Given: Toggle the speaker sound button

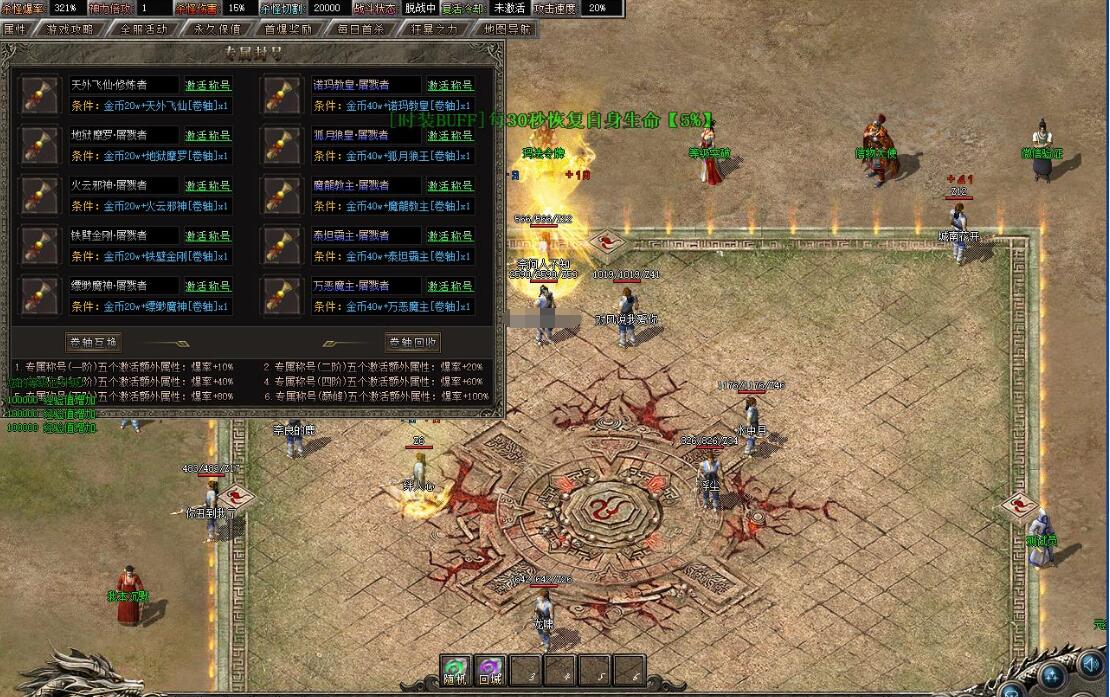Looking at the screenshot, I should [x=1088, y=664].
